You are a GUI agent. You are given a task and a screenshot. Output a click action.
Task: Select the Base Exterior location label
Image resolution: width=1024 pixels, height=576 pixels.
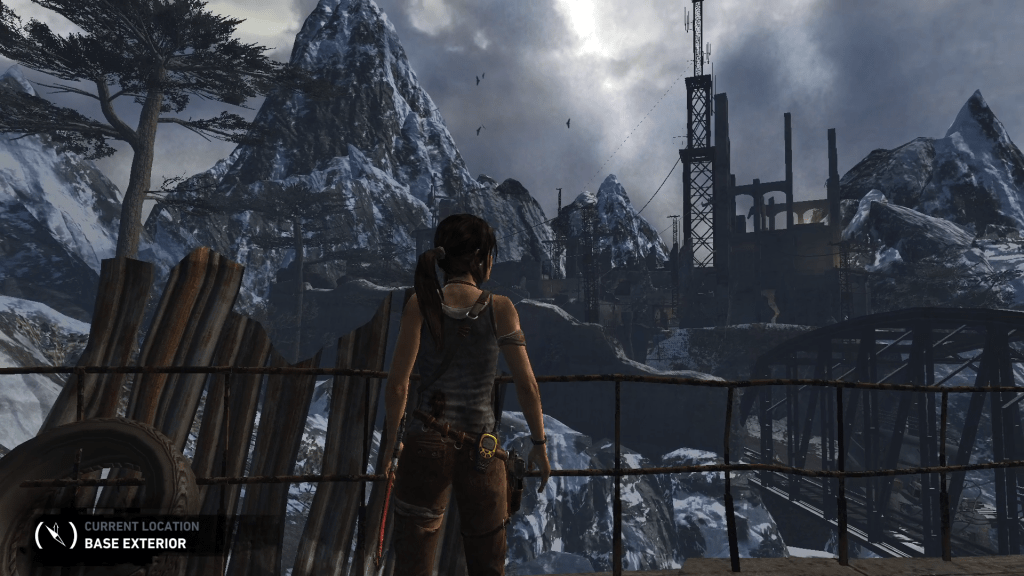click(135, 544)
